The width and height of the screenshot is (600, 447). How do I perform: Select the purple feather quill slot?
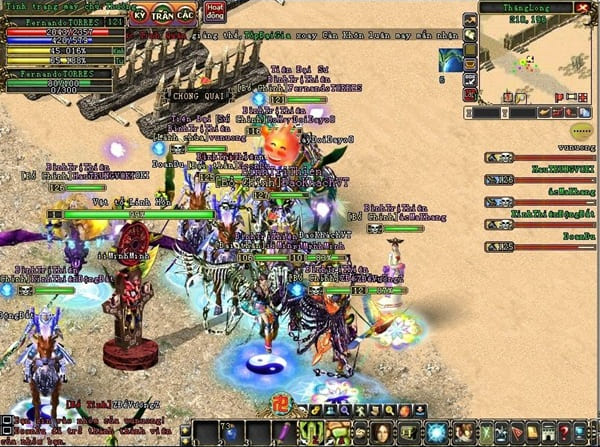coord(283,432)
